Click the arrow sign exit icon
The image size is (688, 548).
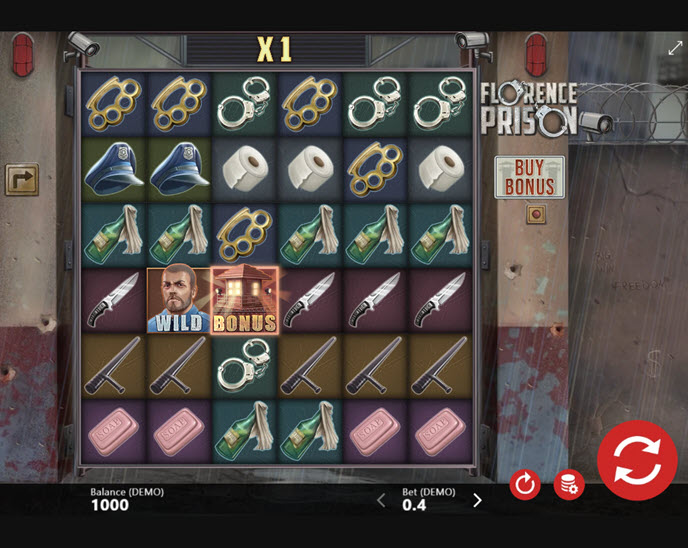pyautogui.click(x=21, y=179)
